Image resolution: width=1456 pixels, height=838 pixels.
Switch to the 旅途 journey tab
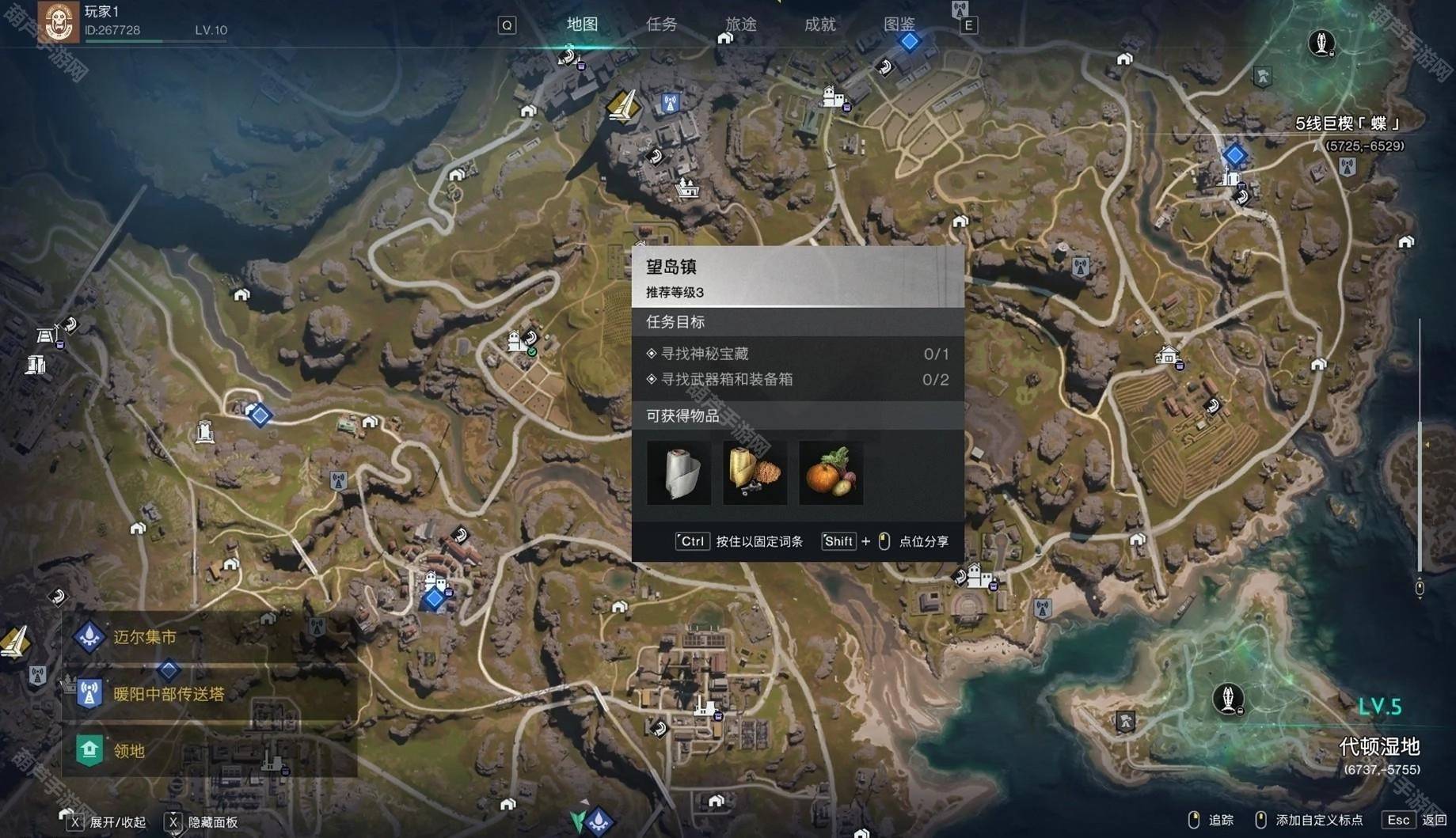tap(740, 25)
